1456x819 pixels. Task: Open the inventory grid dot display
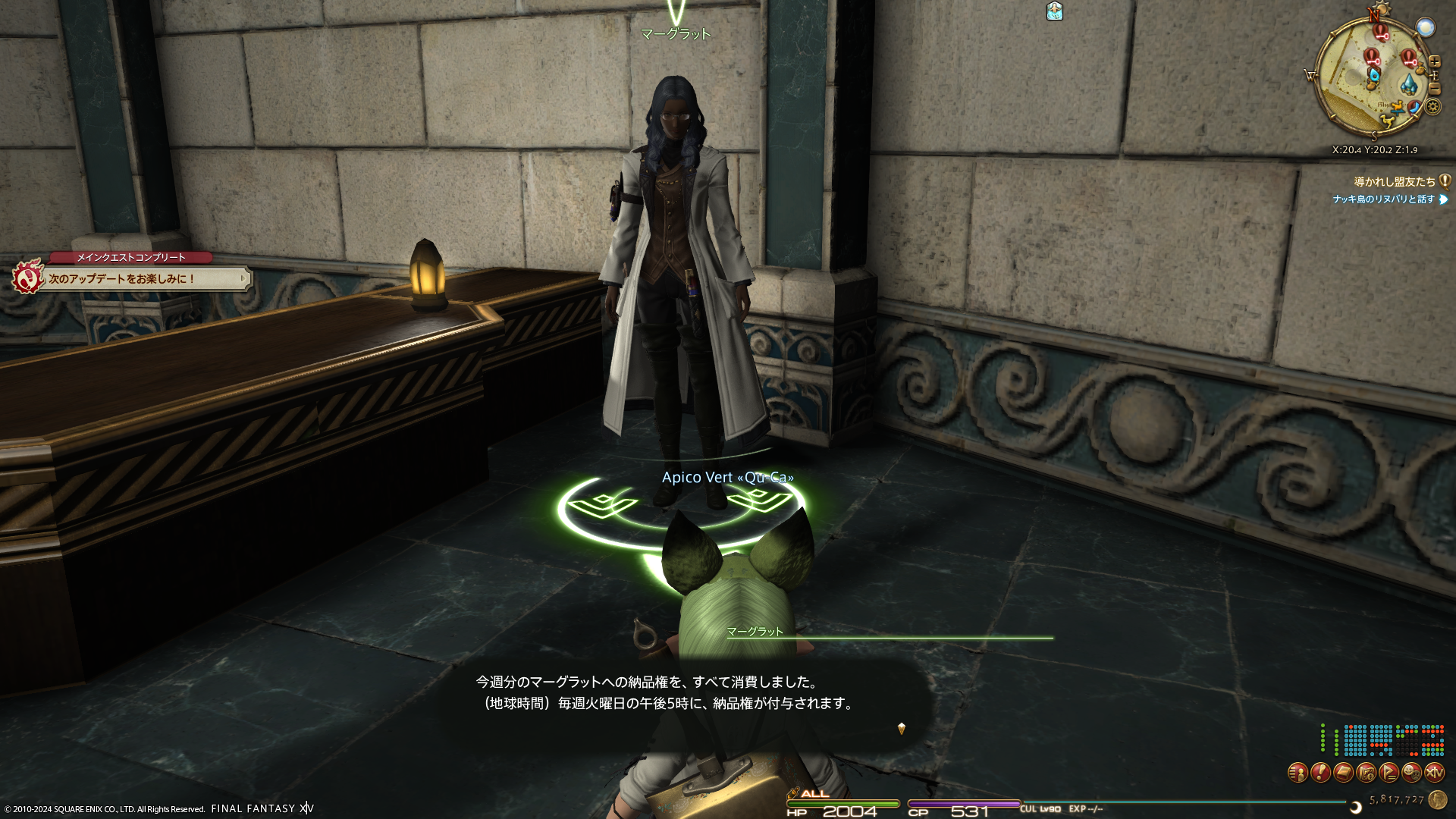(1382, 740)
